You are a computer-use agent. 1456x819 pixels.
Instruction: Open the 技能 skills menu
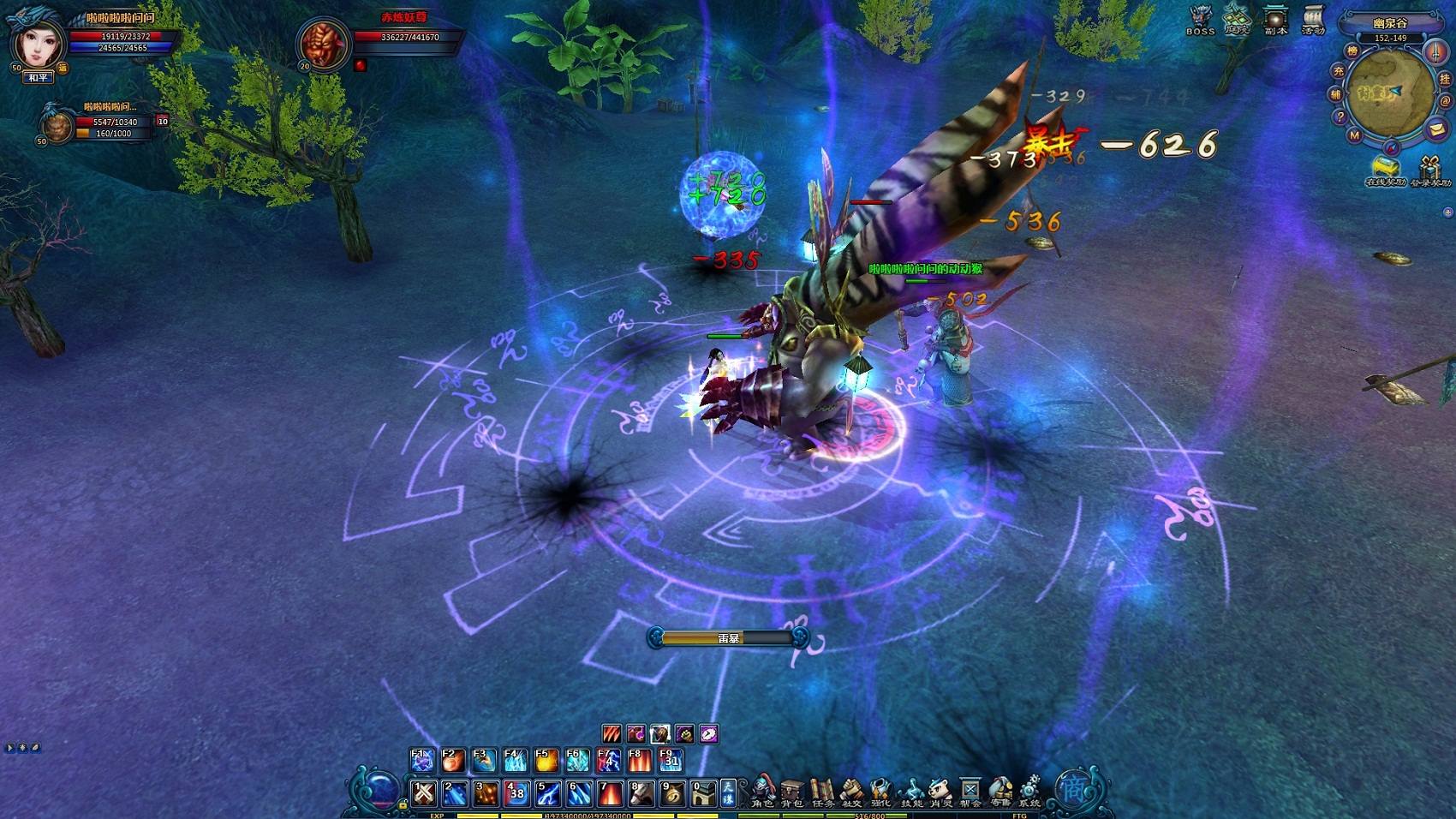(x=912, y=792)
